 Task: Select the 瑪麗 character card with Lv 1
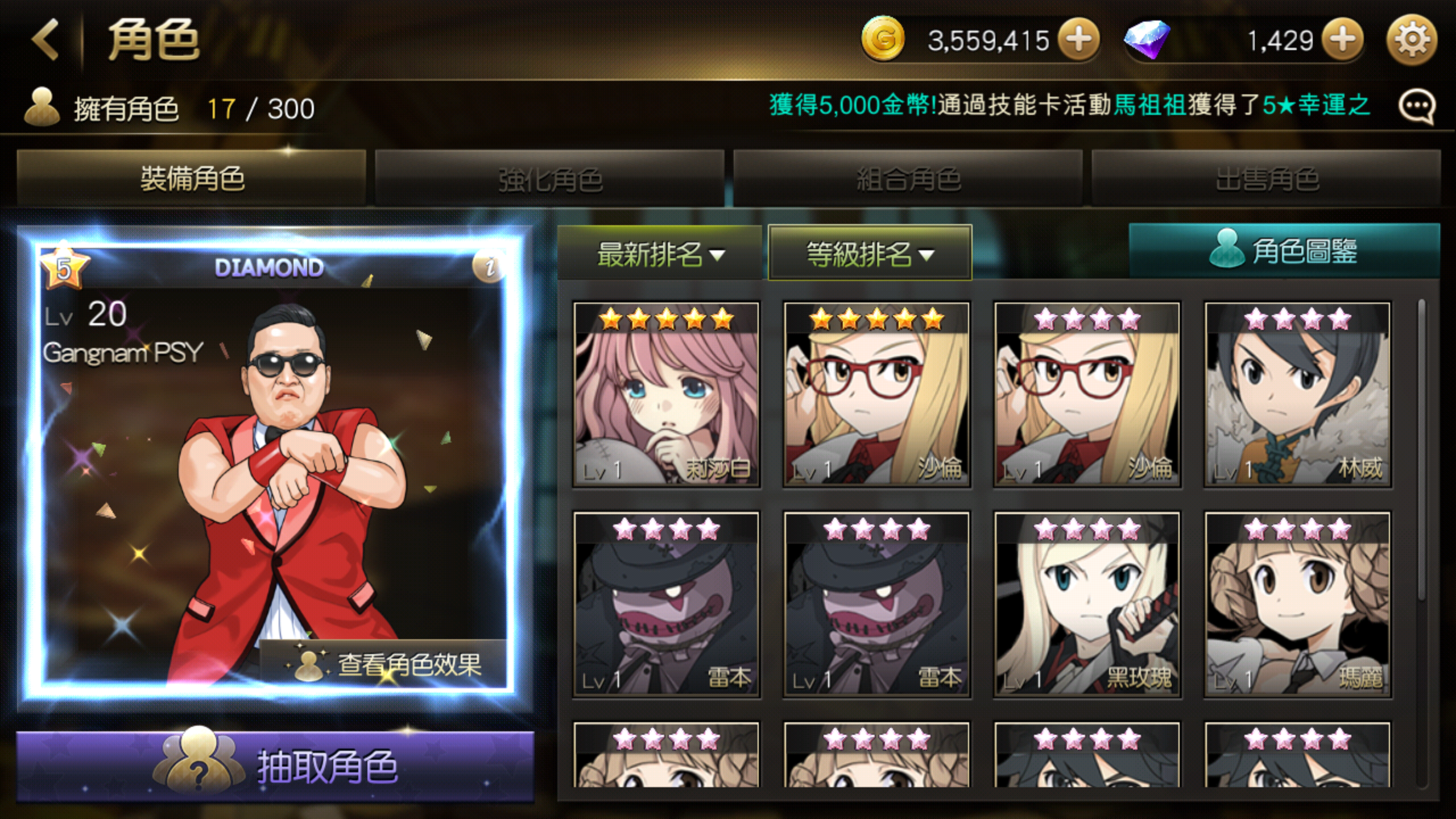(x=1297, y=605)
